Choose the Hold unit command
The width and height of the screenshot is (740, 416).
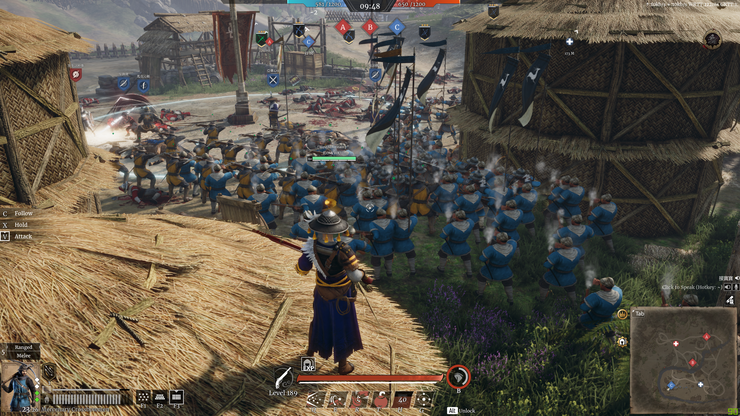pyautogui.click(x=20, y=224)
